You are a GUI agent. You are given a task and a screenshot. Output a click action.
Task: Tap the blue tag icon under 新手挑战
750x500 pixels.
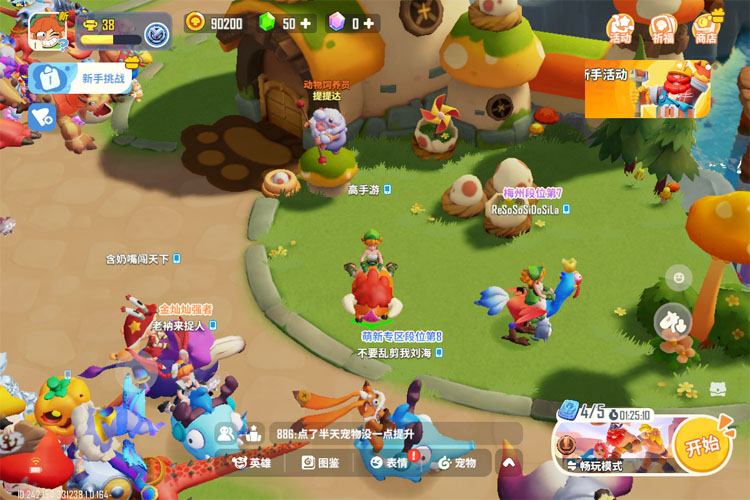(x=41, y=117)
